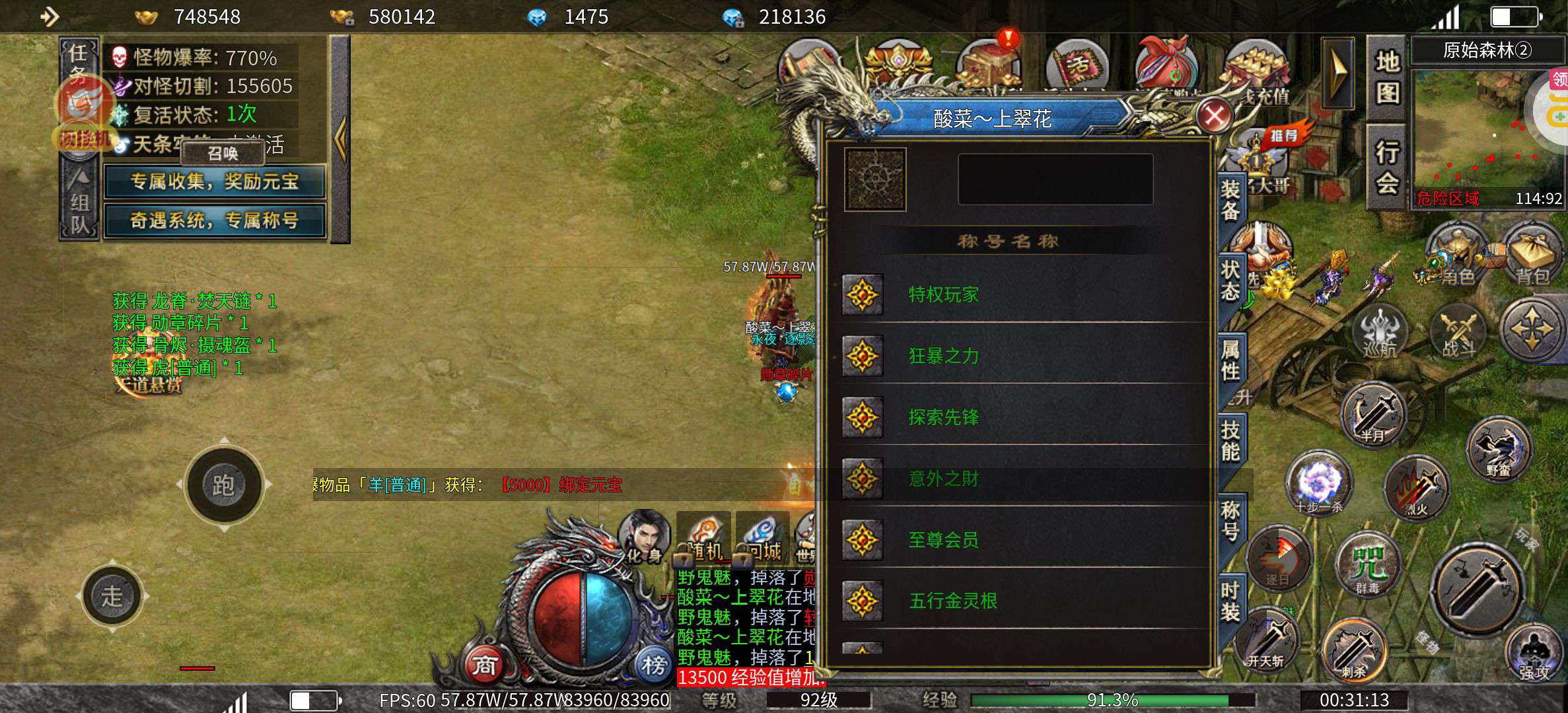This screenshot has height=713, width=1568.
Task: Open the 状态 status tab
Action: [x=1230, y=280]
